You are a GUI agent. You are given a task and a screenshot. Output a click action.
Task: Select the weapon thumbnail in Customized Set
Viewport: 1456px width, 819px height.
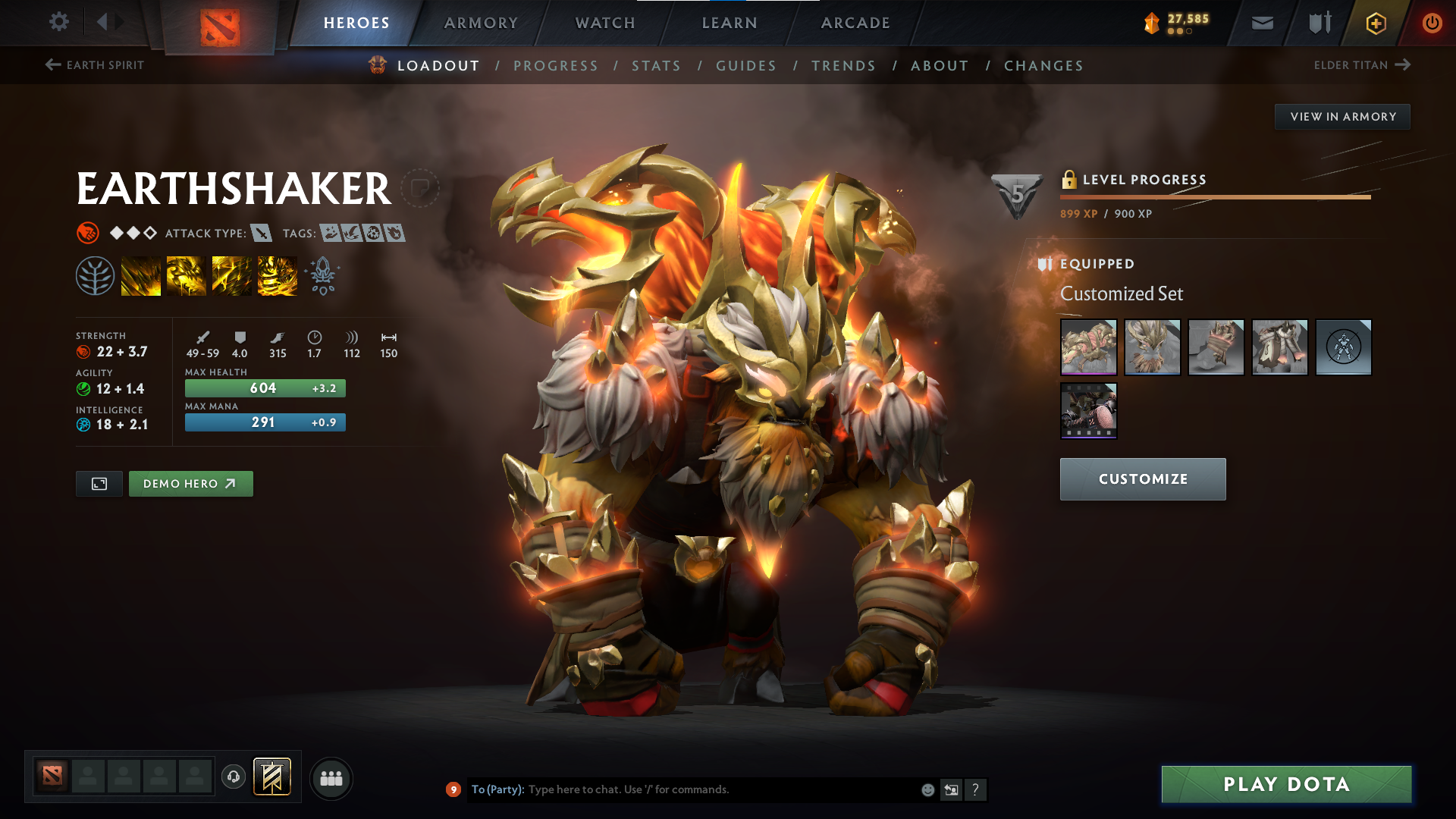coord(1088,347)
